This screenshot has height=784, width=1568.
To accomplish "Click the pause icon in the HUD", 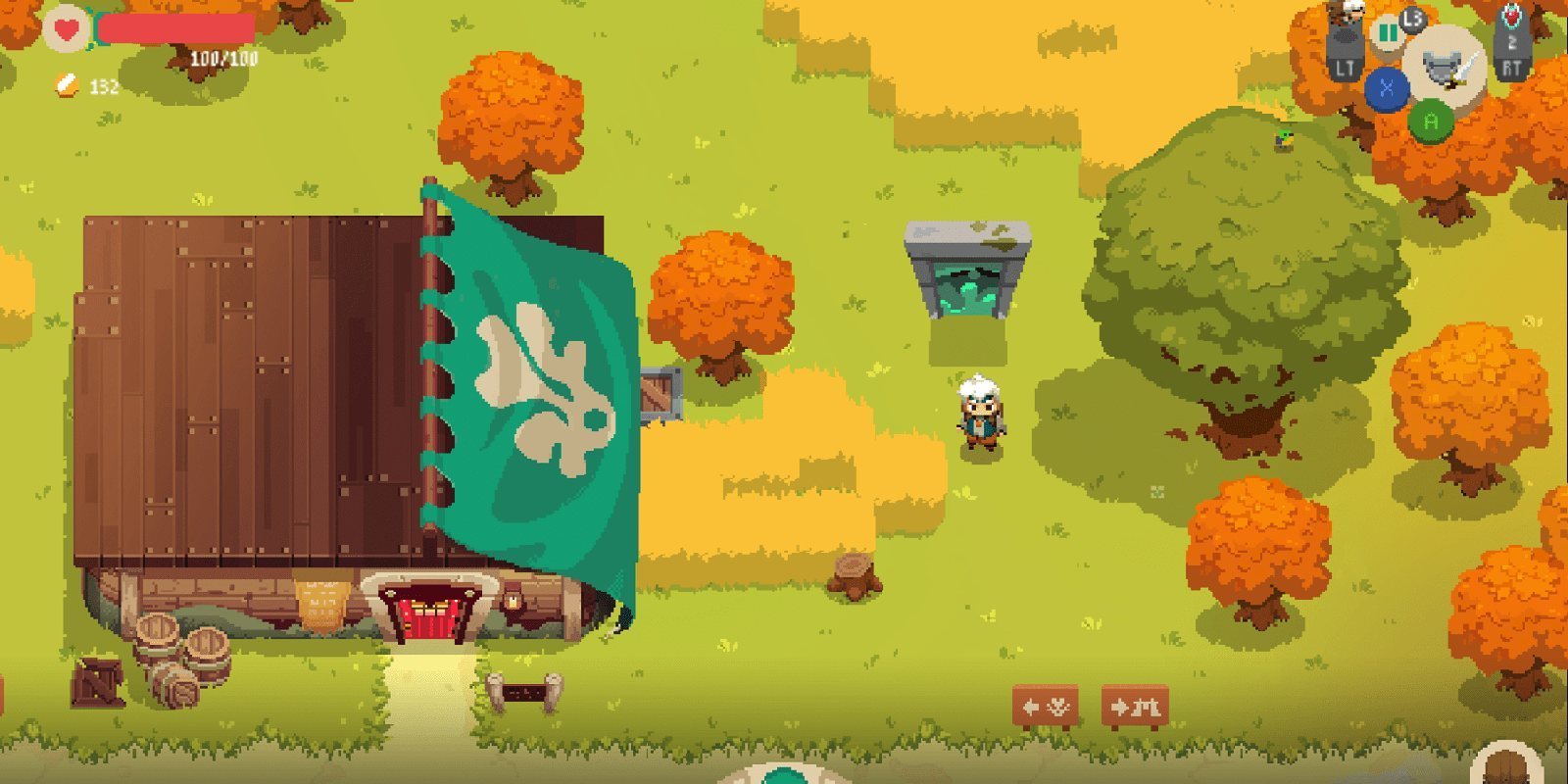I will tap(1389, 32).
